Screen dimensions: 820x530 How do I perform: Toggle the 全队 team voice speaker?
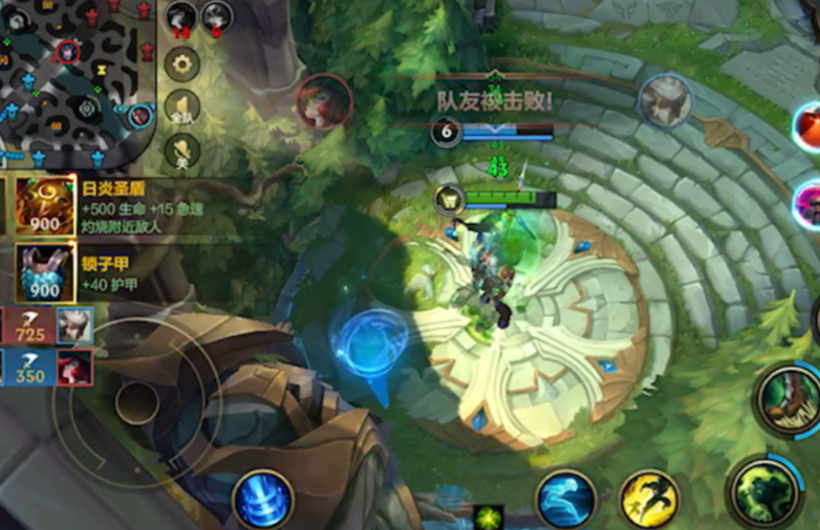182,108
